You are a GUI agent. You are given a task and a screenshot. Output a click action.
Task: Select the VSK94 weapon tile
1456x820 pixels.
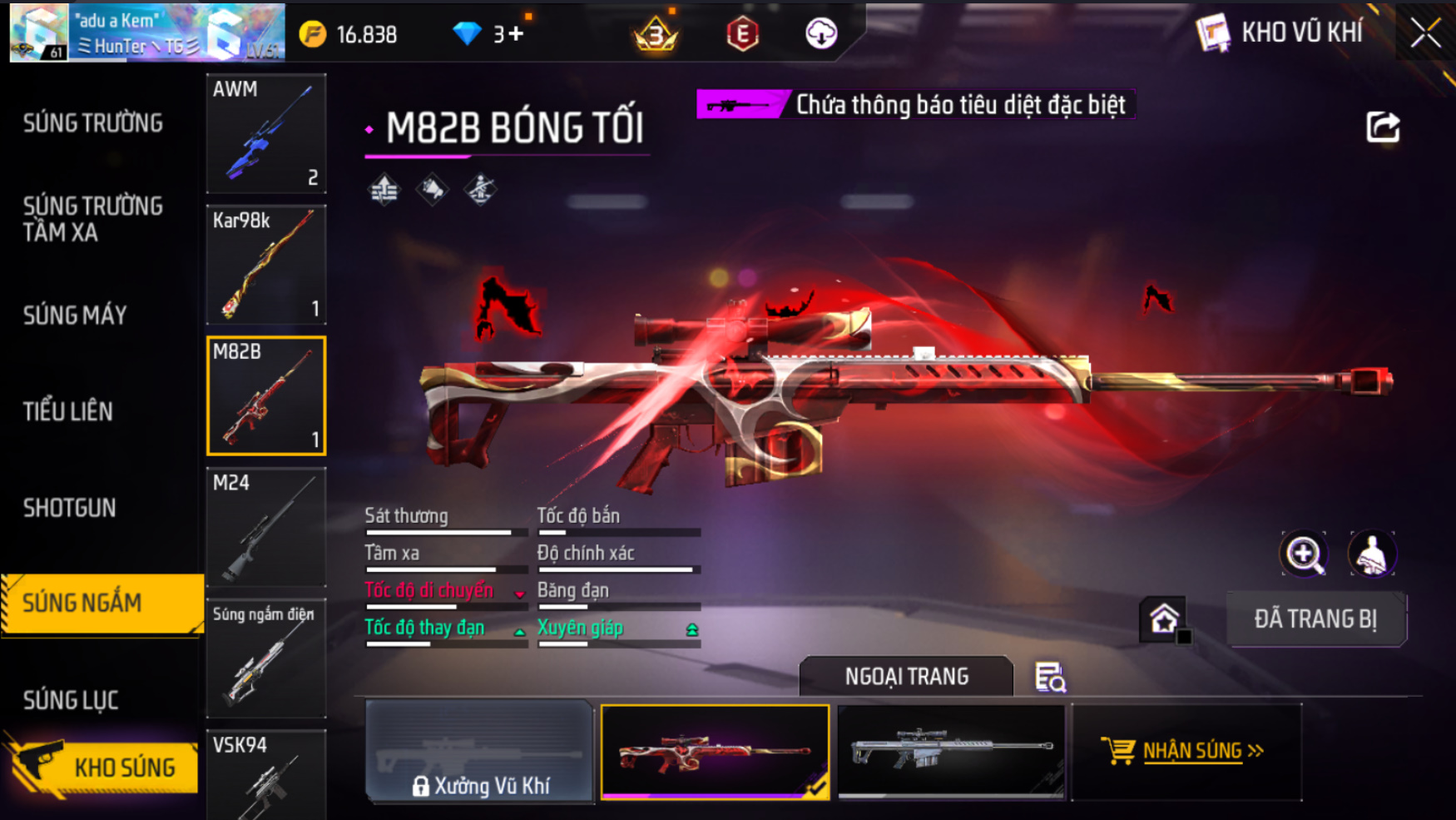point(266,776)
